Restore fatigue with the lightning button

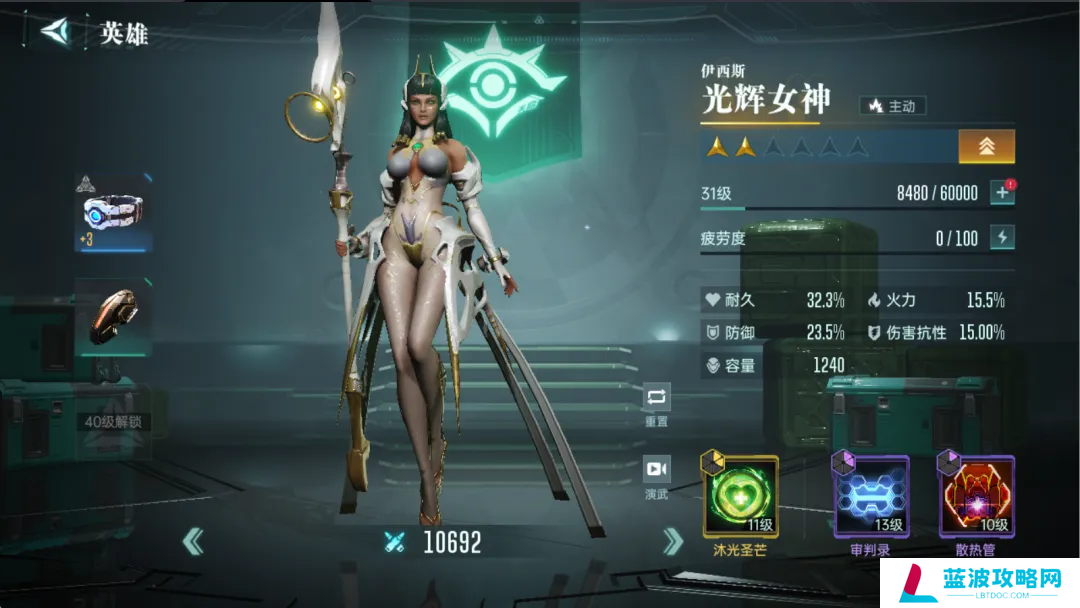(x=1002, y=238)
